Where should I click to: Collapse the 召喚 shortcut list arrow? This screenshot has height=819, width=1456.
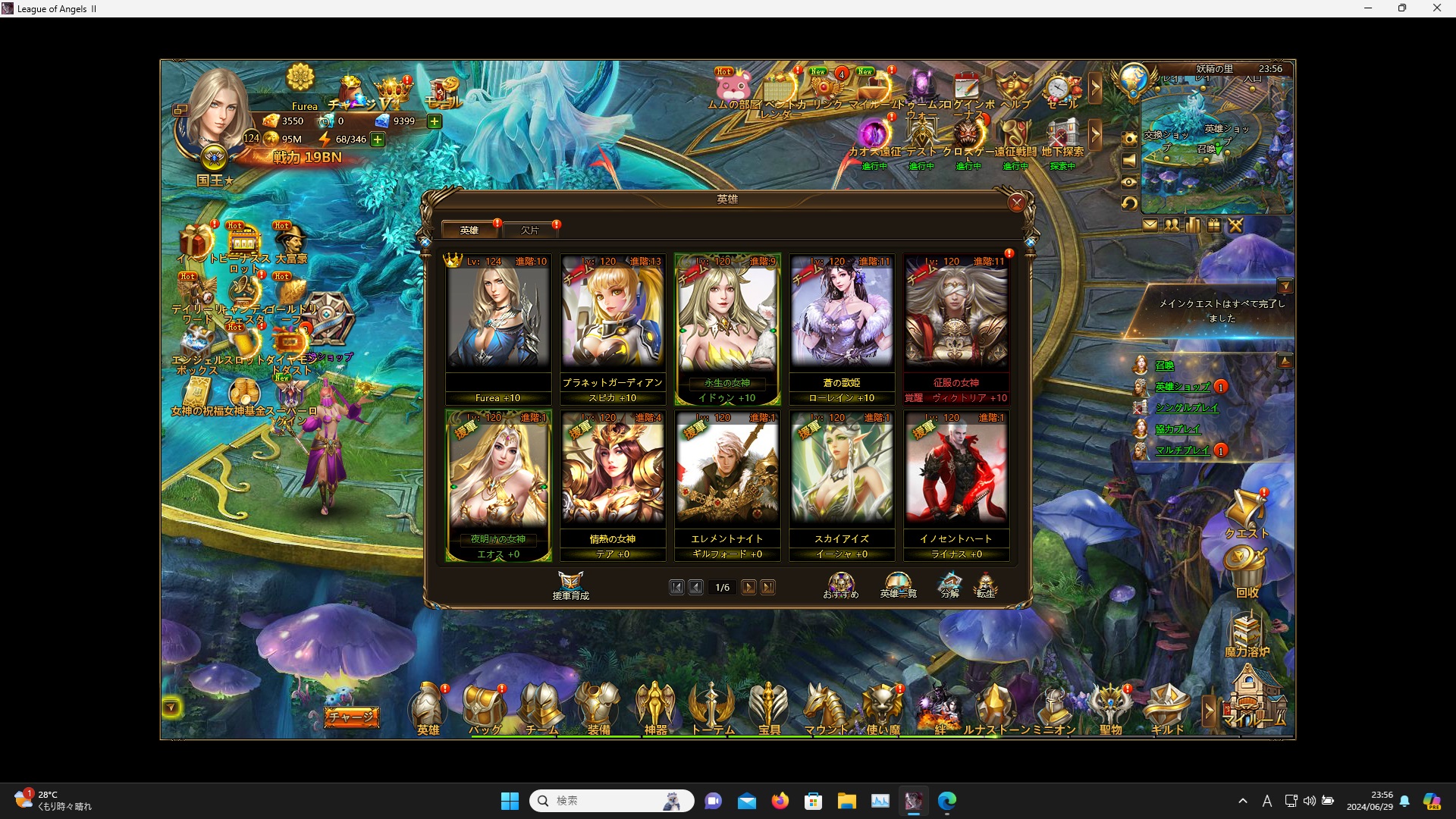tap(1285, 362)
